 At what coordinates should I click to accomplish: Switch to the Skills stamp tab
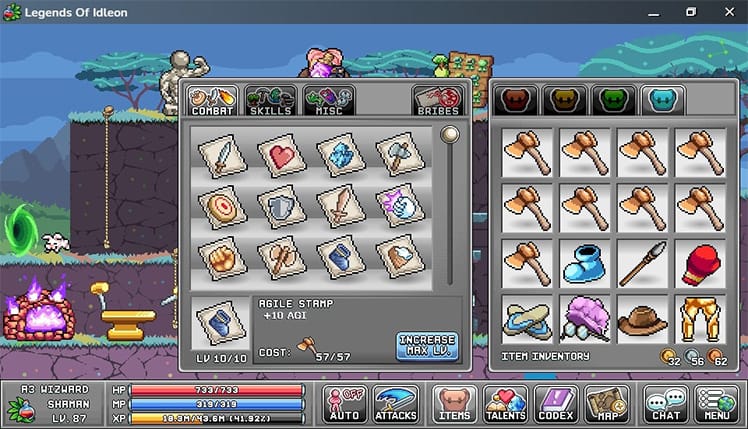[x=270, y=100]
